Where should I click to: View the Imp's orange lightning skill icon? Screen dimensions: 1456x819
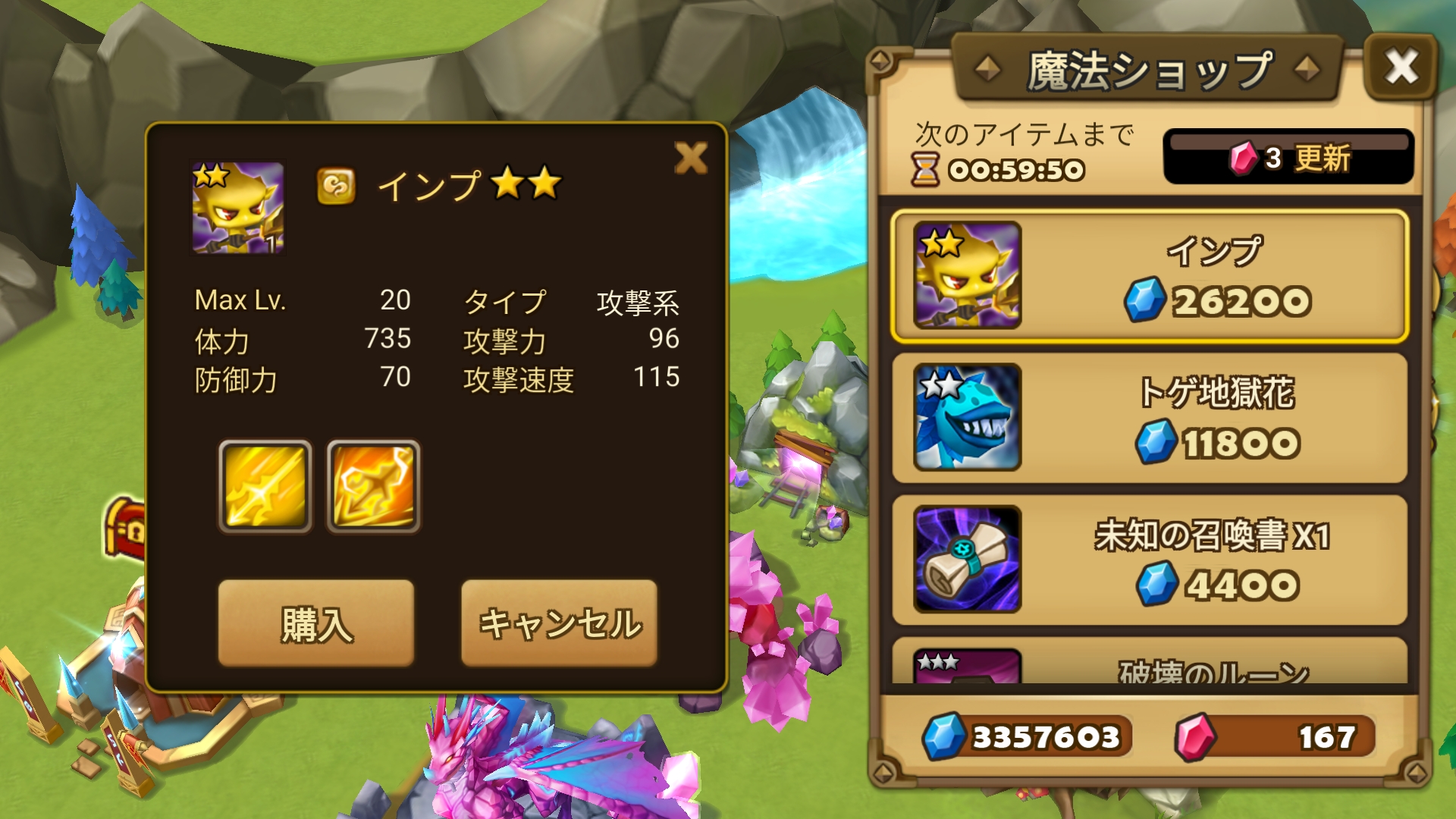[x=374, y=487]
